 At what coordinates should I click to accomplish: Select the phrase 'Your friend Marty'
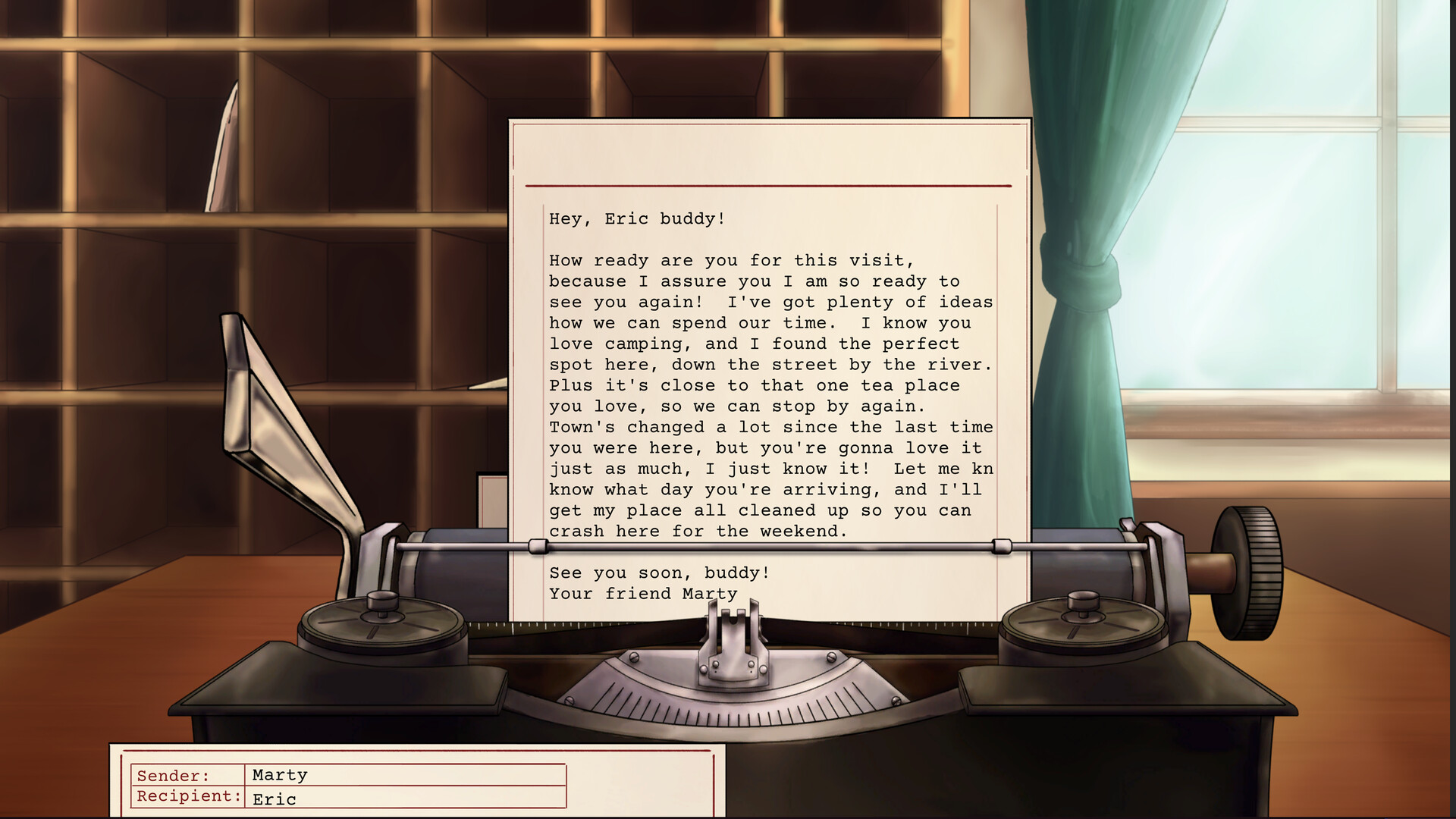(643, 593)
